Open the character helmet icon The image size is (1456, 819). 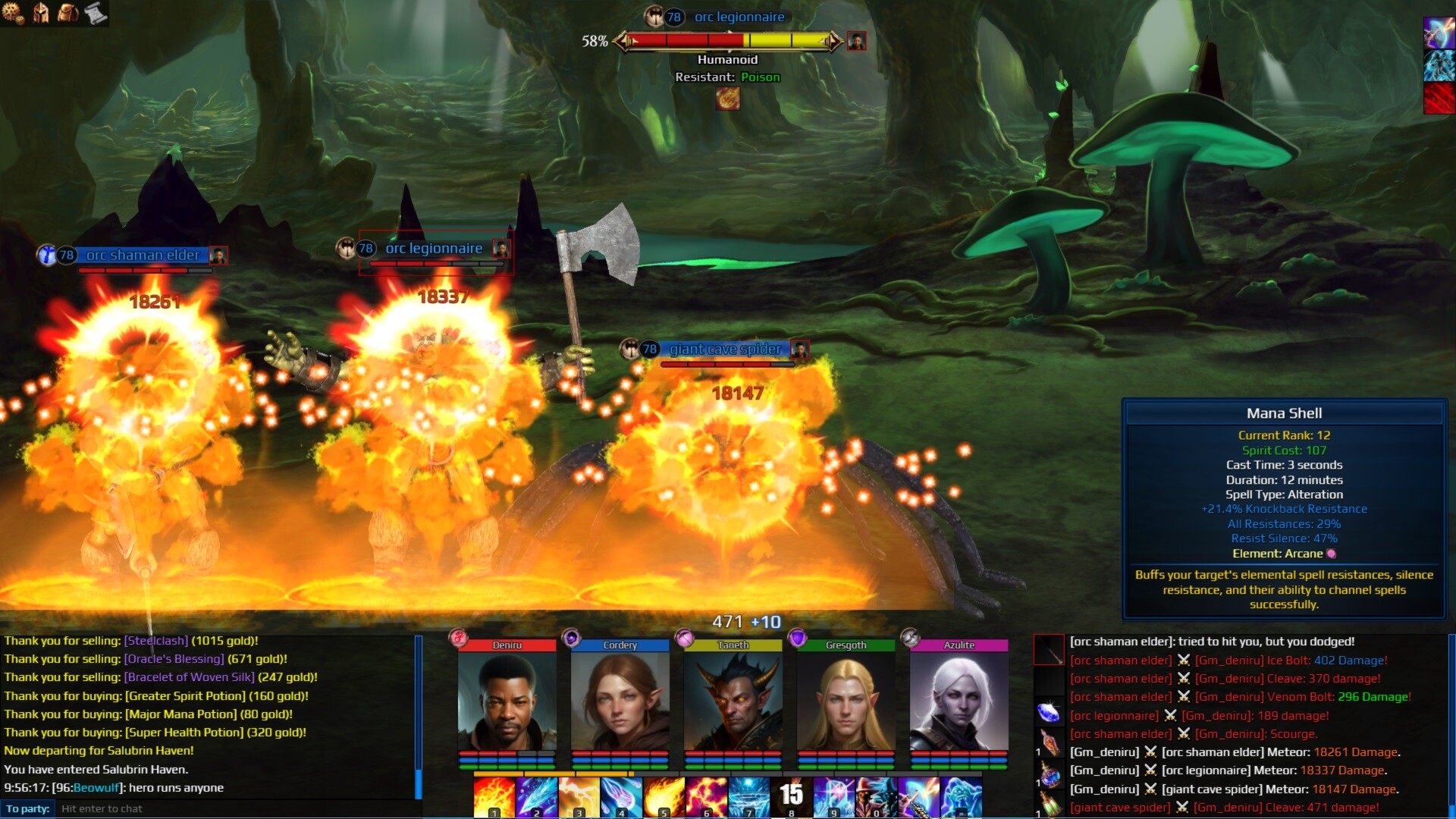coord(42,13)
